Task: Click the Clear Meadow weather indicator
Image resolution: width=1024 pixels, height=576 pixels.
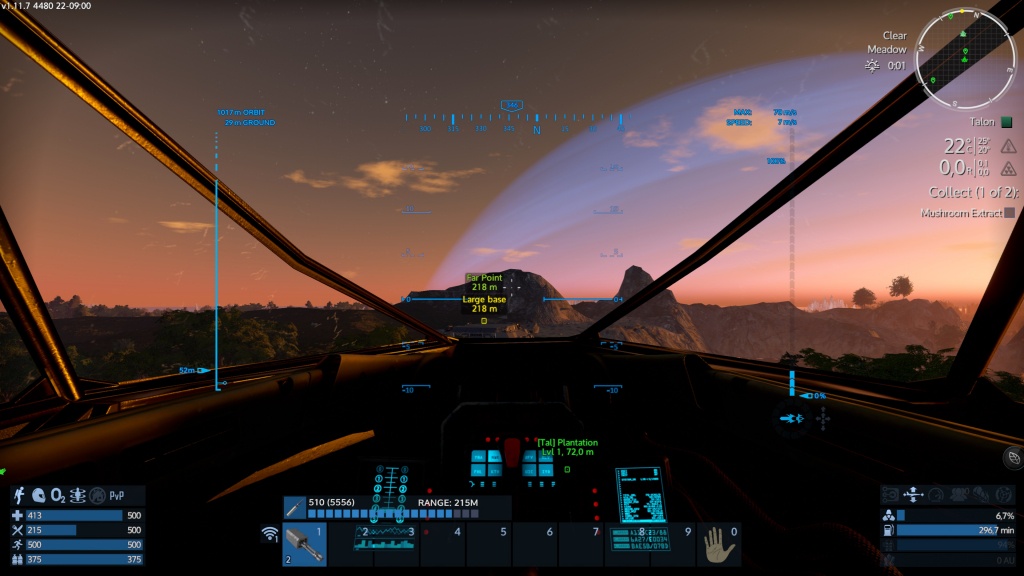Action: point(886,42)
